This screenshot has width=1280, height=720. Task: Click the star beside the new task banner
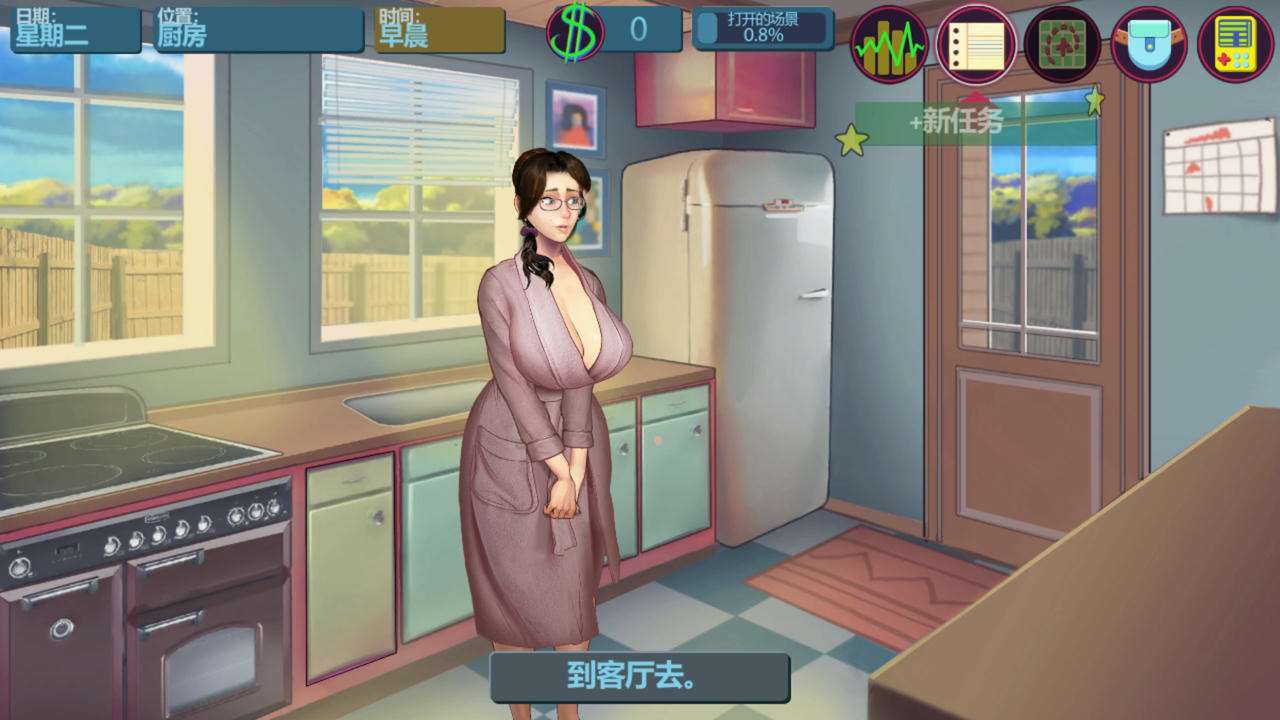point(852,140)
